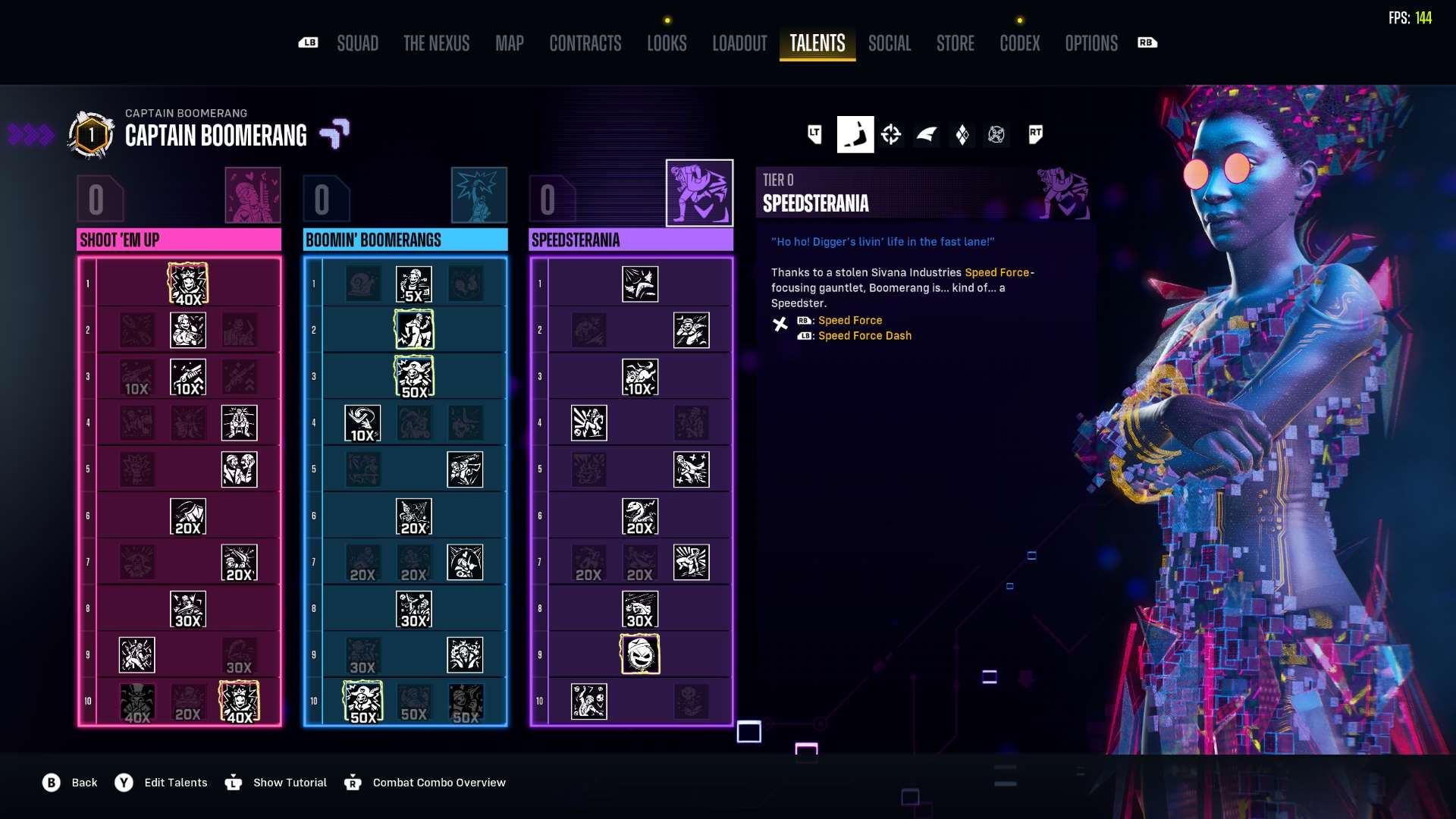Open the Squad tab
Viewport: 1456px width, 819px height.
(x=357, y=43)
